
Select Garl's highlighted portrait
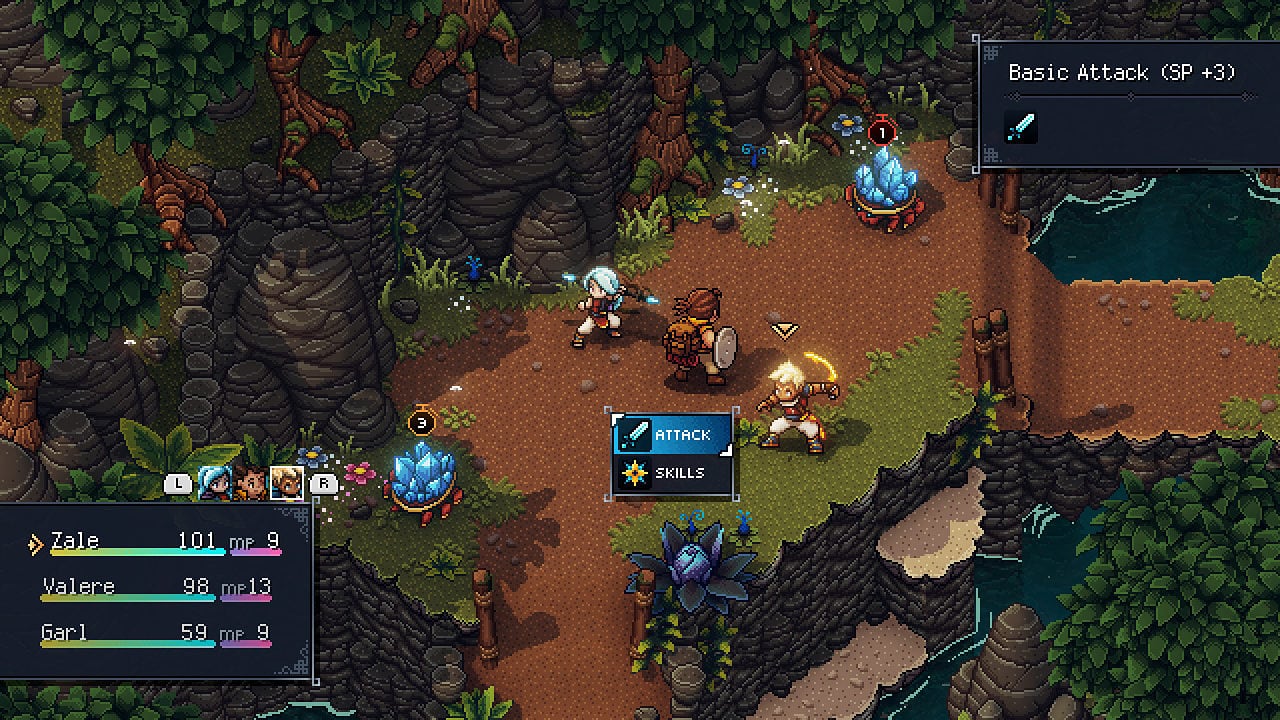[x=287, y=484]
